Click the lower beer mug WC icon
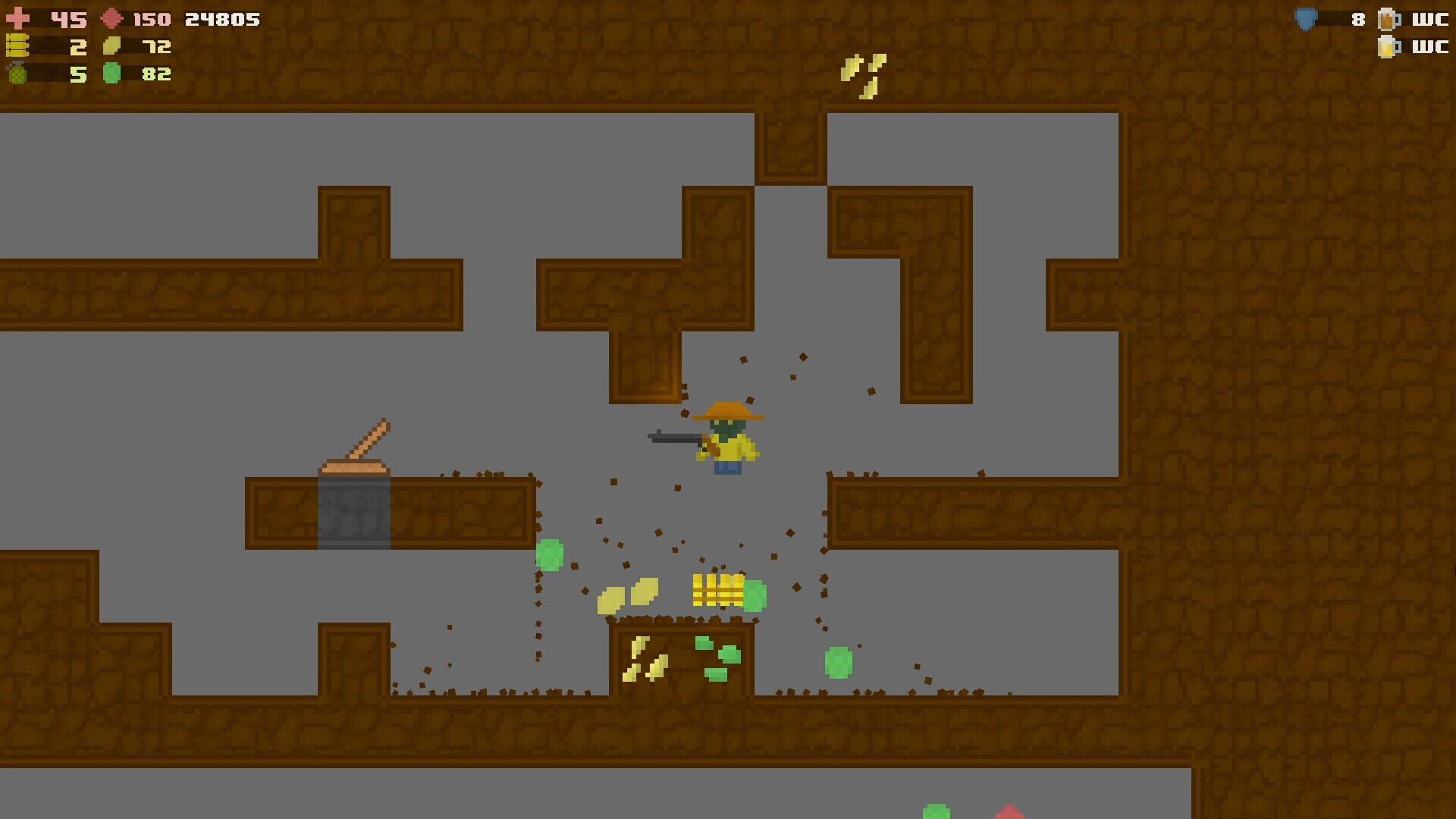This screenshot has width=1456, height=819. coord(1388,47)
